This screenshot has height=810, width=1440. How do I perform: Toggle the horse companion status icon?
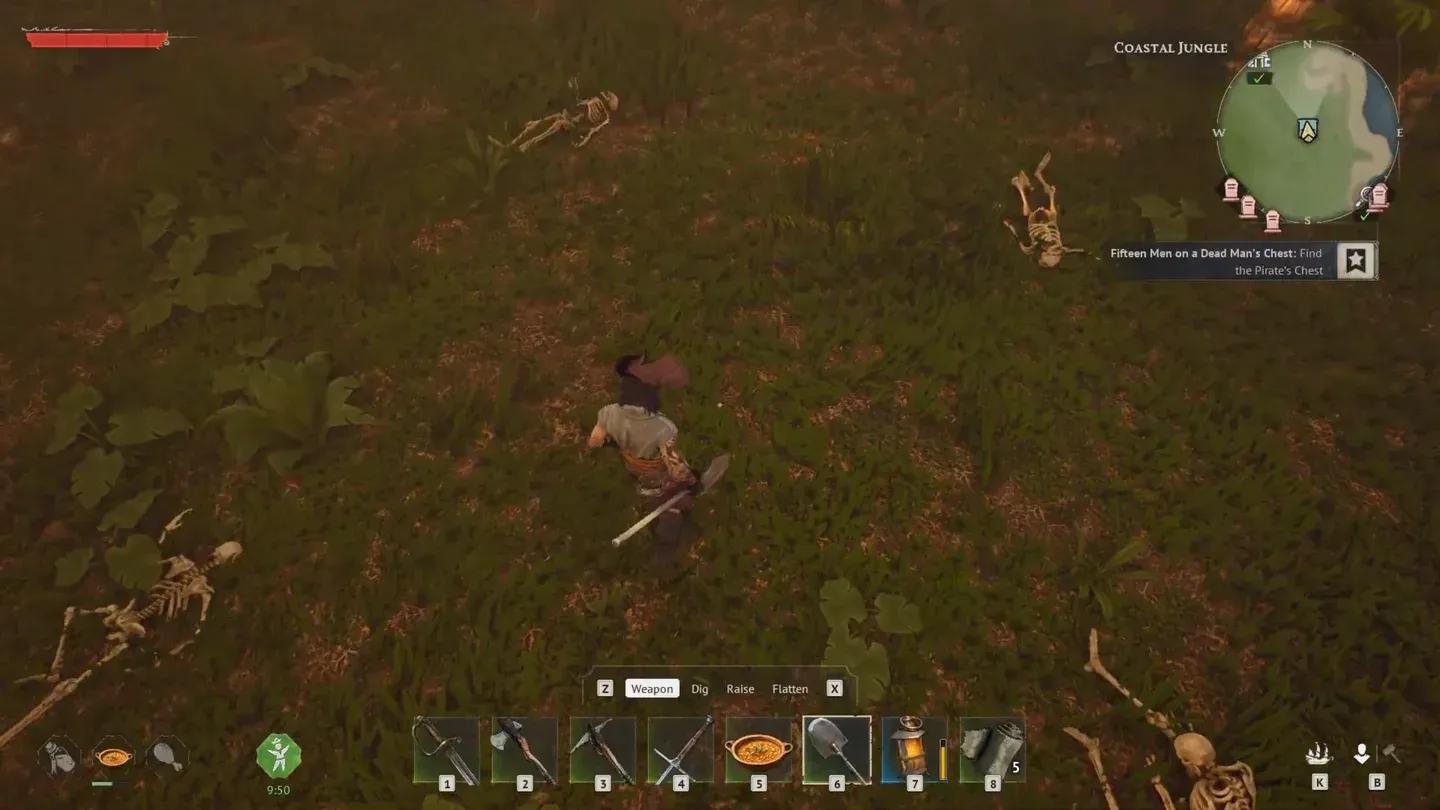(55, 758)
